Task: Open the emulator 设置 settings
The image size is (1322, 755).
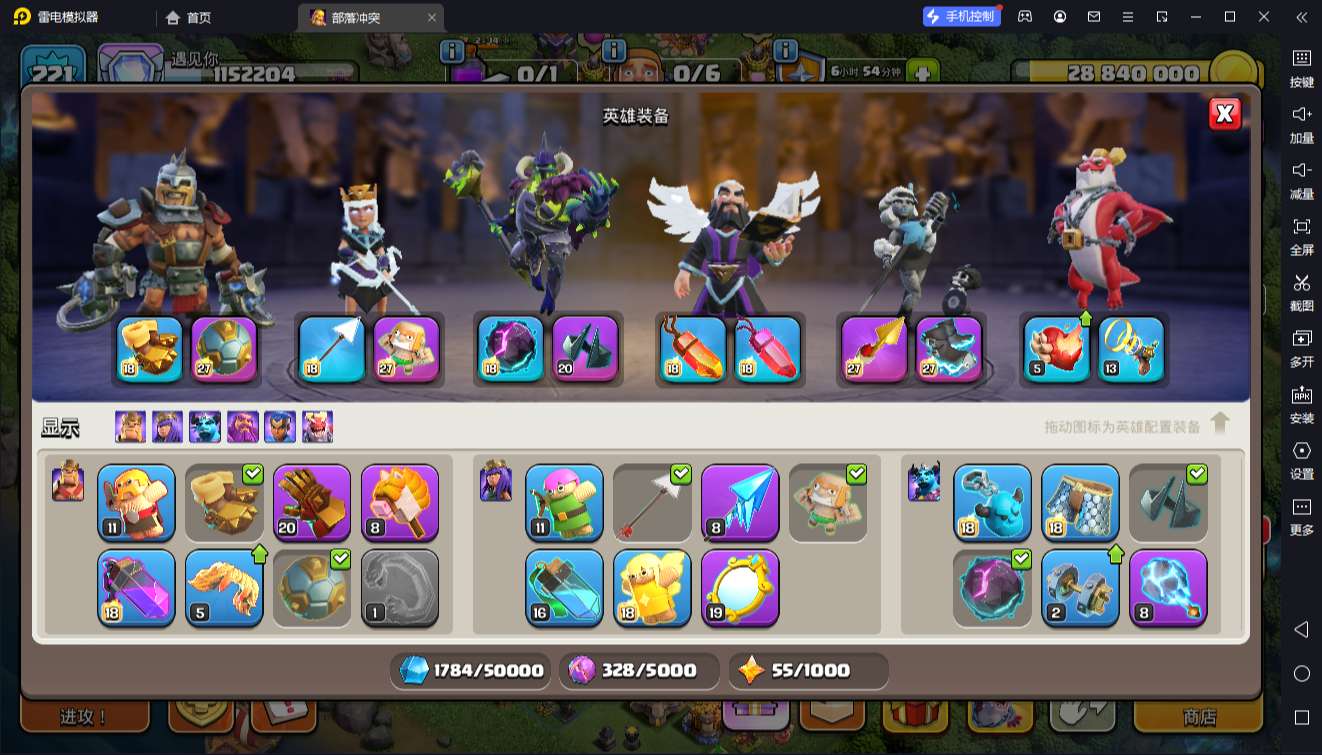Action: pyautogui.click(x=1301, y=459)
